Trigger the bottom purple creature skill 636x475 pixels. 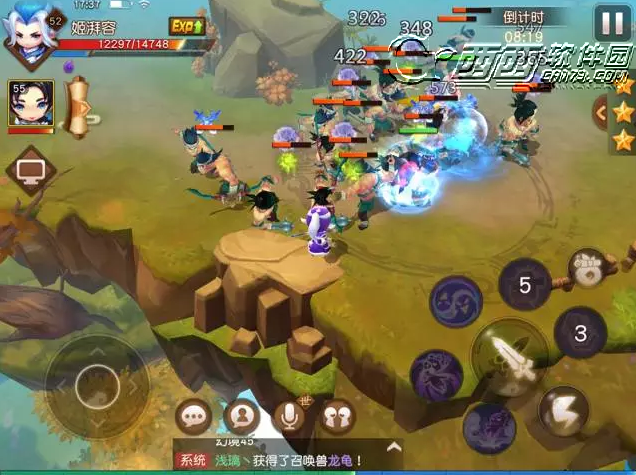point(490,425)
